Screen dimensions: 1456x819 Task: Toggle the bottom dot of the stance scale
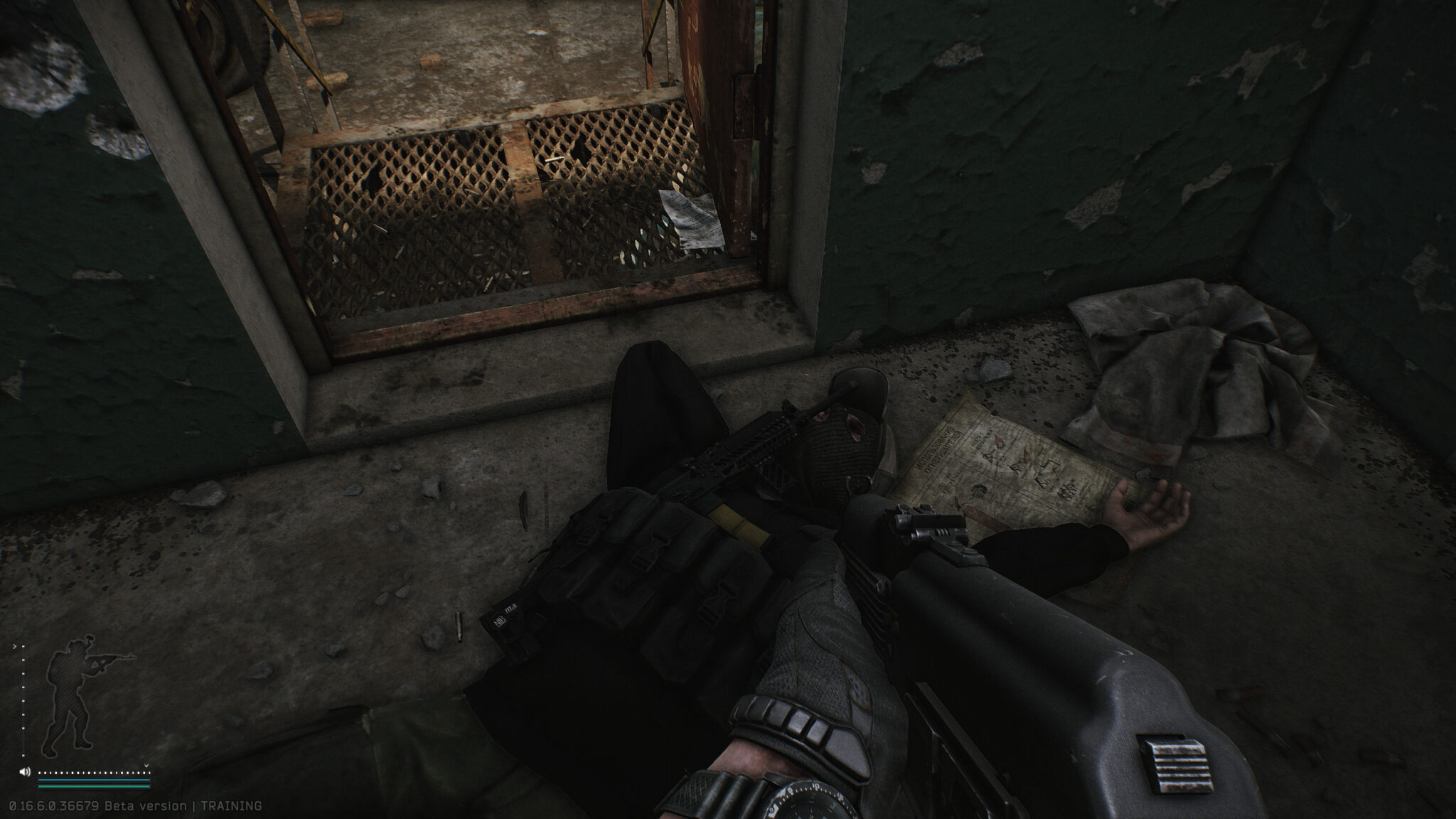click(23, 755)
